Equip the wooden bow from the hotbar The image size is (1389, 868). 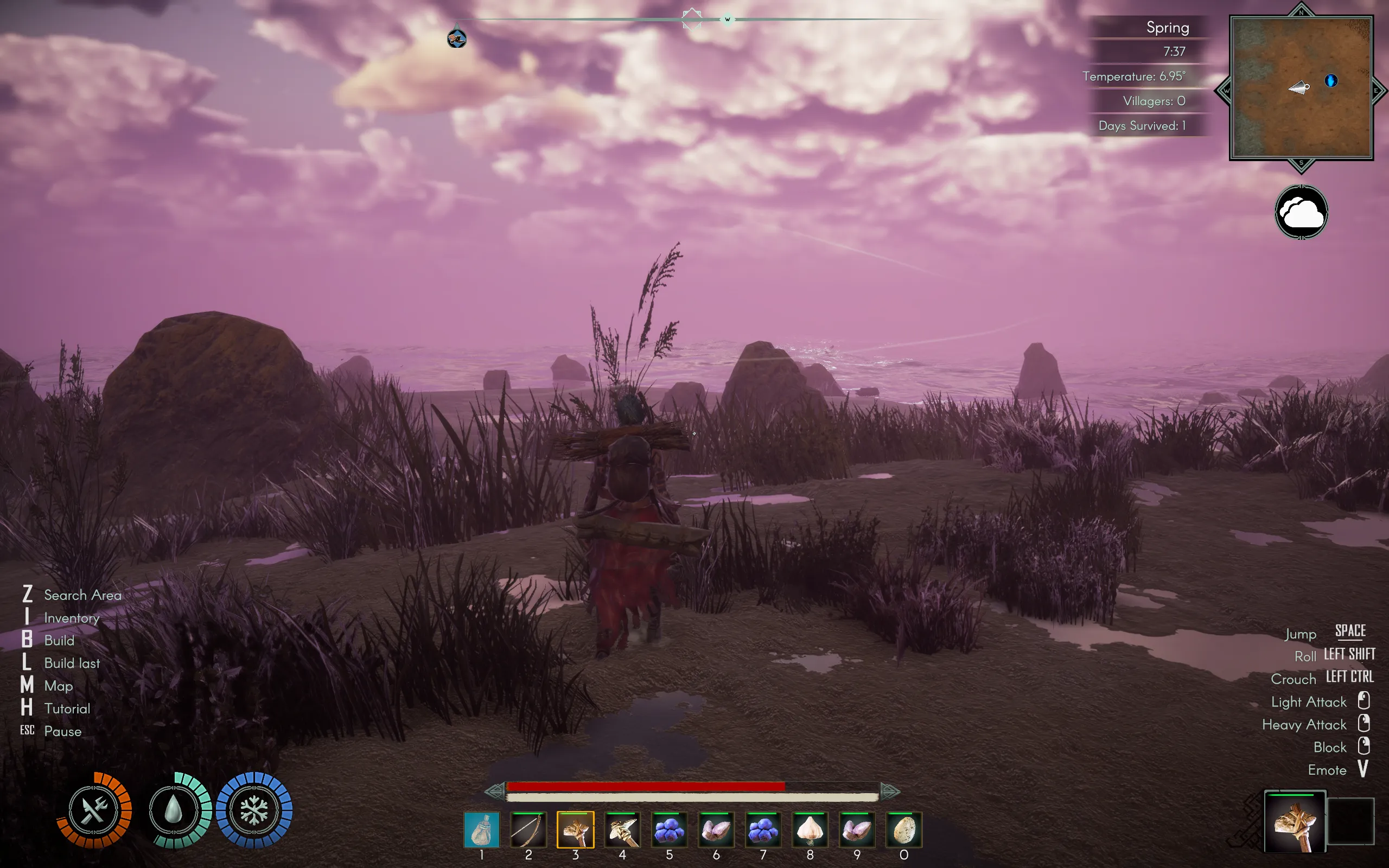click(528, 829)
